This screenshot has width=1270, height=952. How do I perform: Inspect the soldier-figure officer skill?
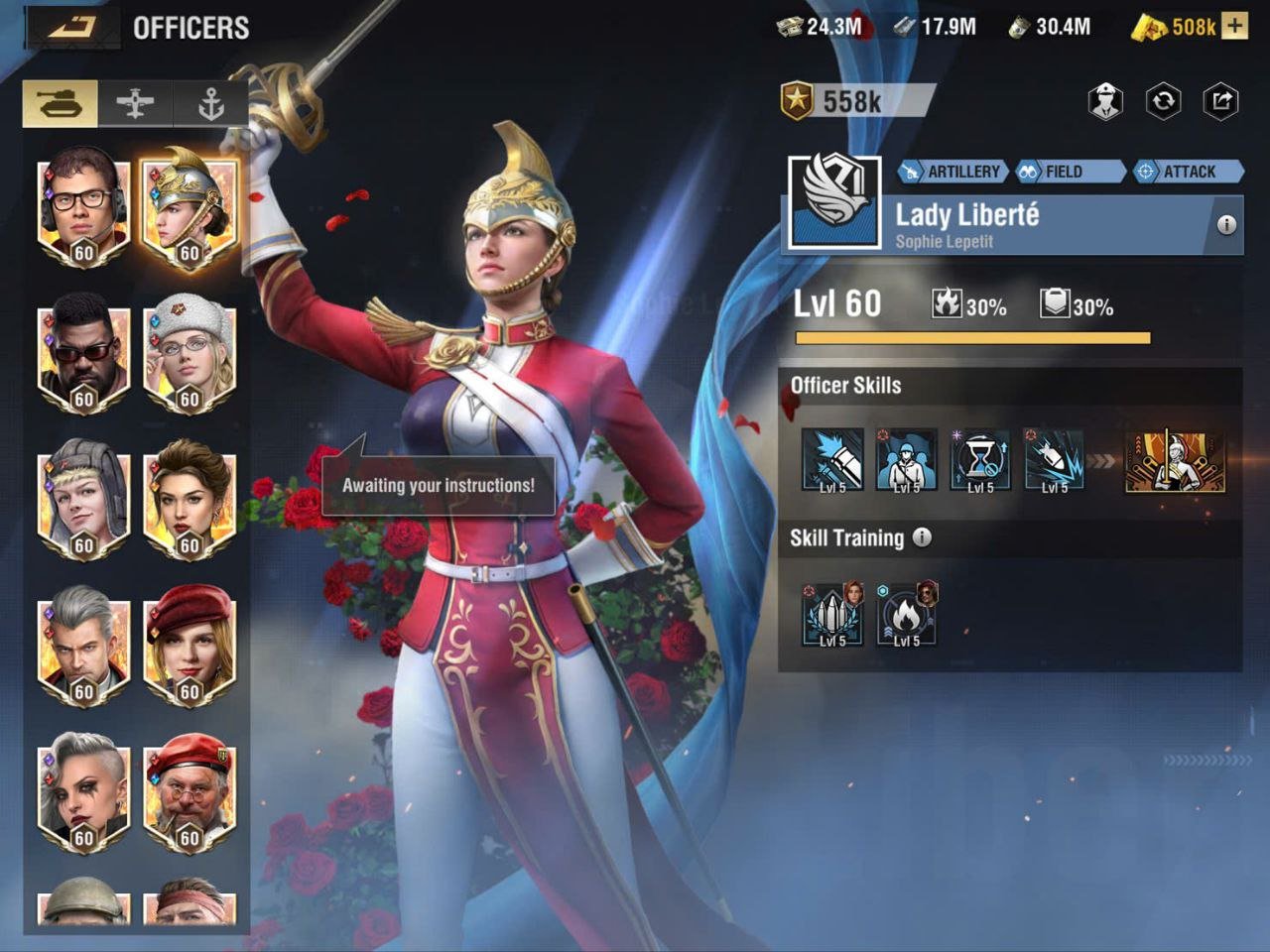click(x=906, y=460)
